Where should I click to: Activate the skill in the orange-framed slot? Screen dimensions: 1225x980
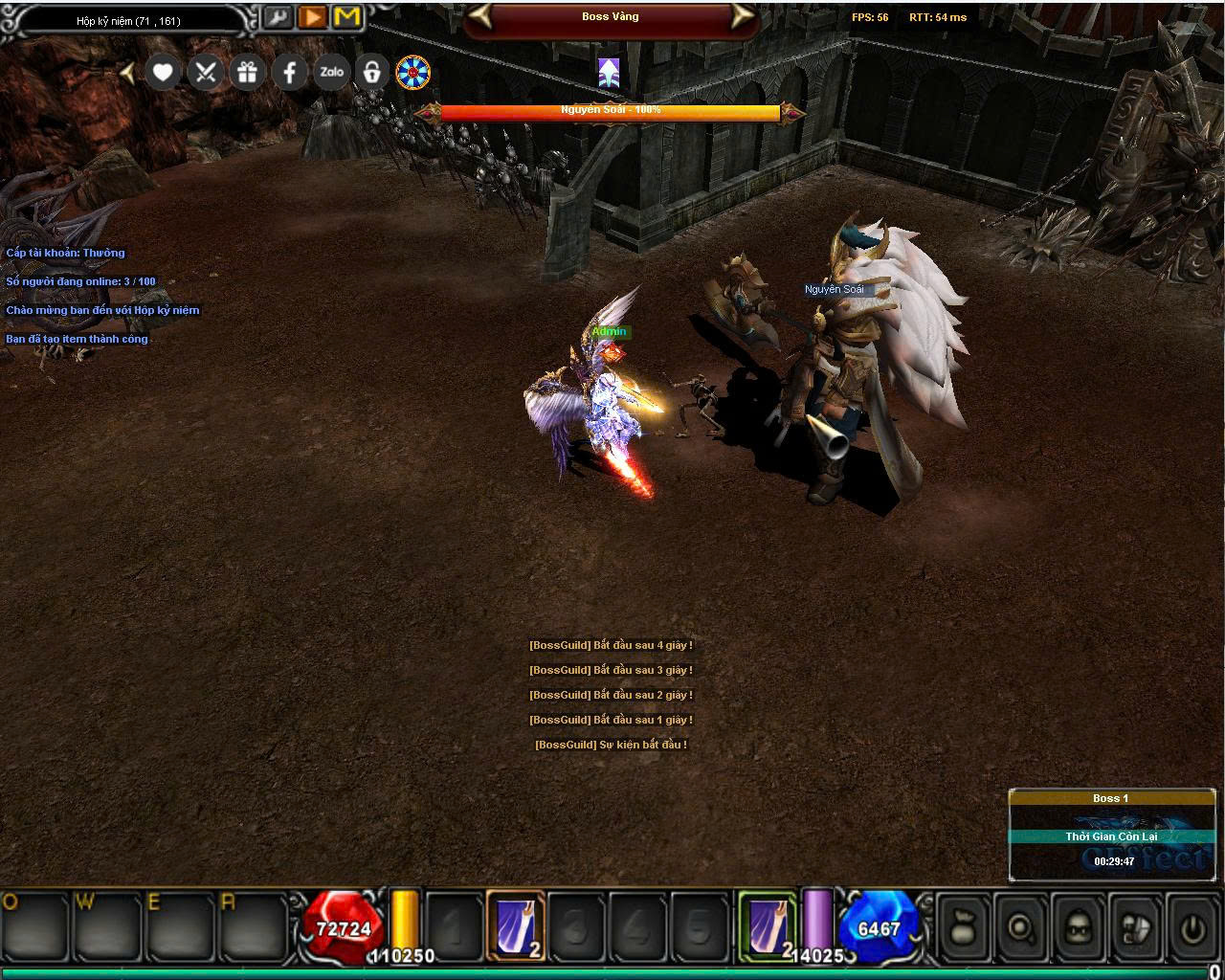click(x=516, y=925)
